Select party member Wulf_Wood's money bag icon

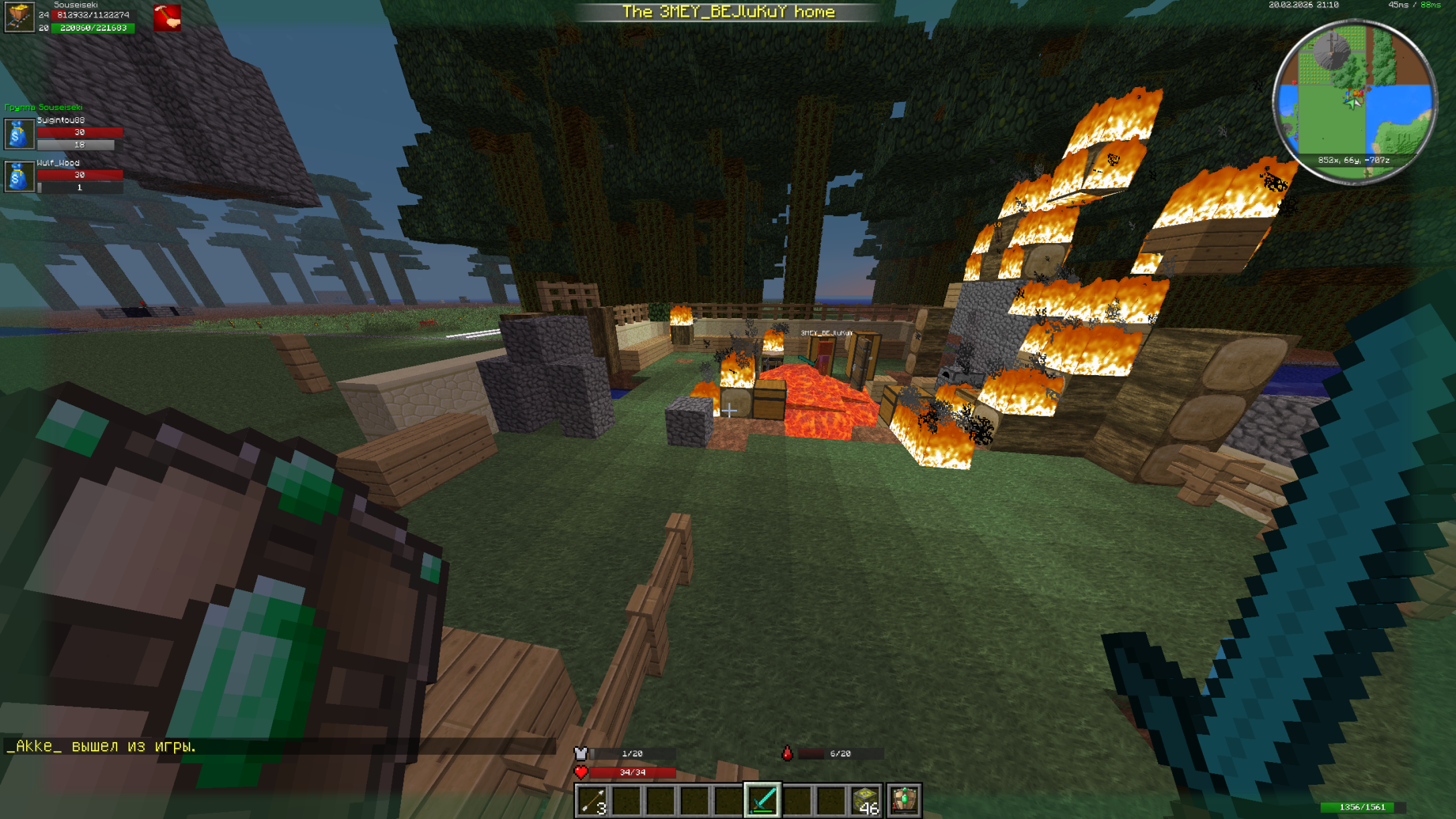click(19, 177)
